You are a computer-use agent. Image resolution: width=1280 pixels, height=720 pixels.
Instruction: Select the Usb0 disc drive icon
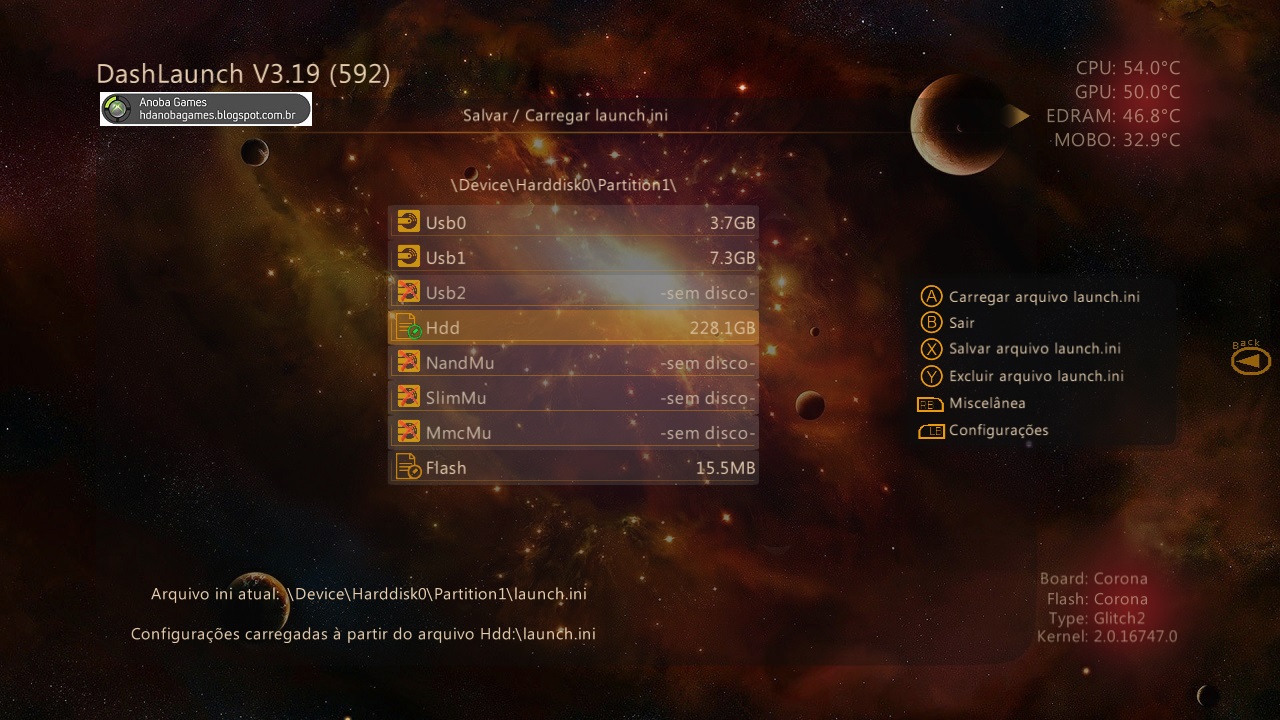pos(409,222)
